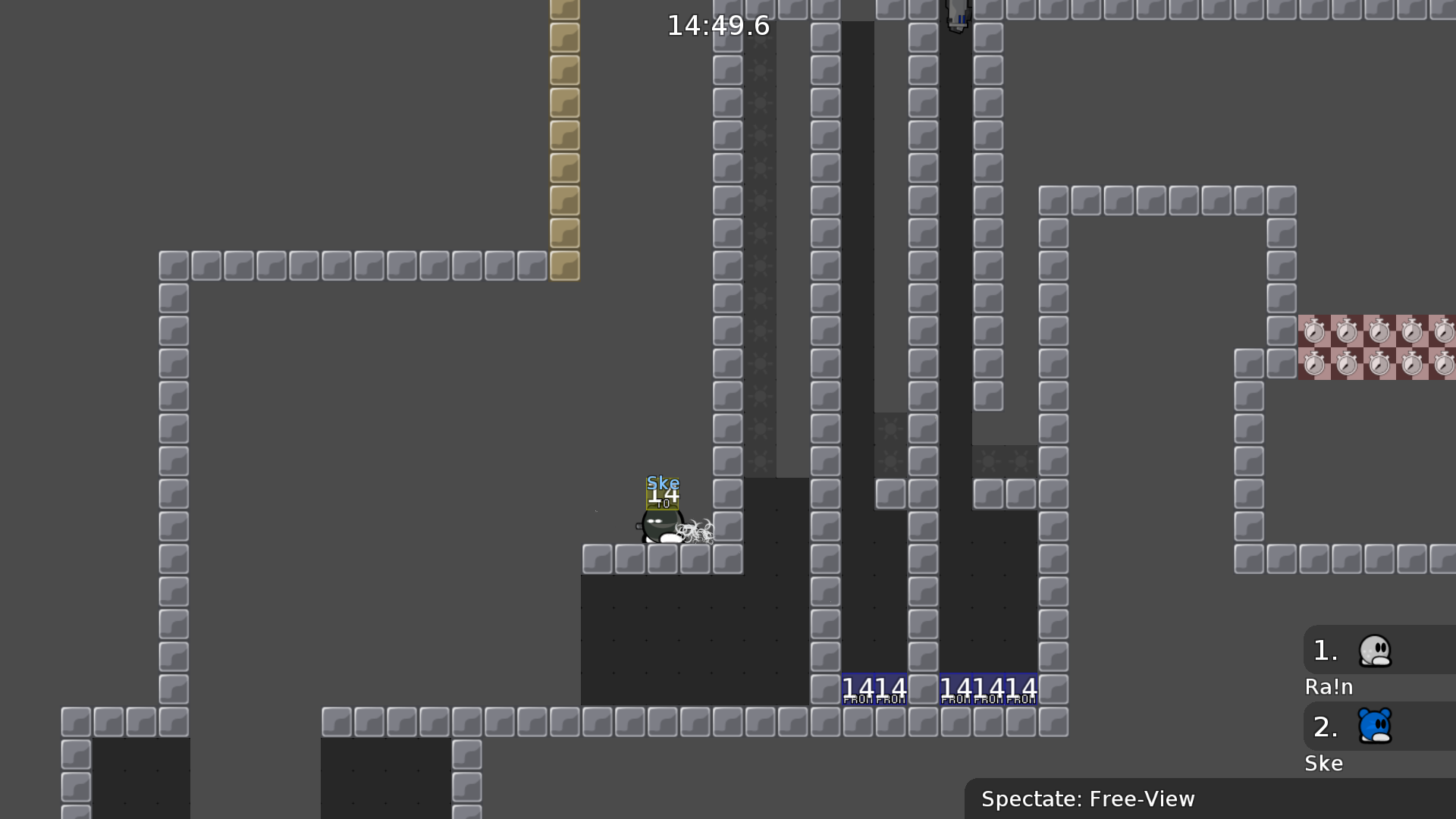The image size is (1456, 819).
Task: Click the '2.' rank entry on scoreboard
Action: (1325, 726)
